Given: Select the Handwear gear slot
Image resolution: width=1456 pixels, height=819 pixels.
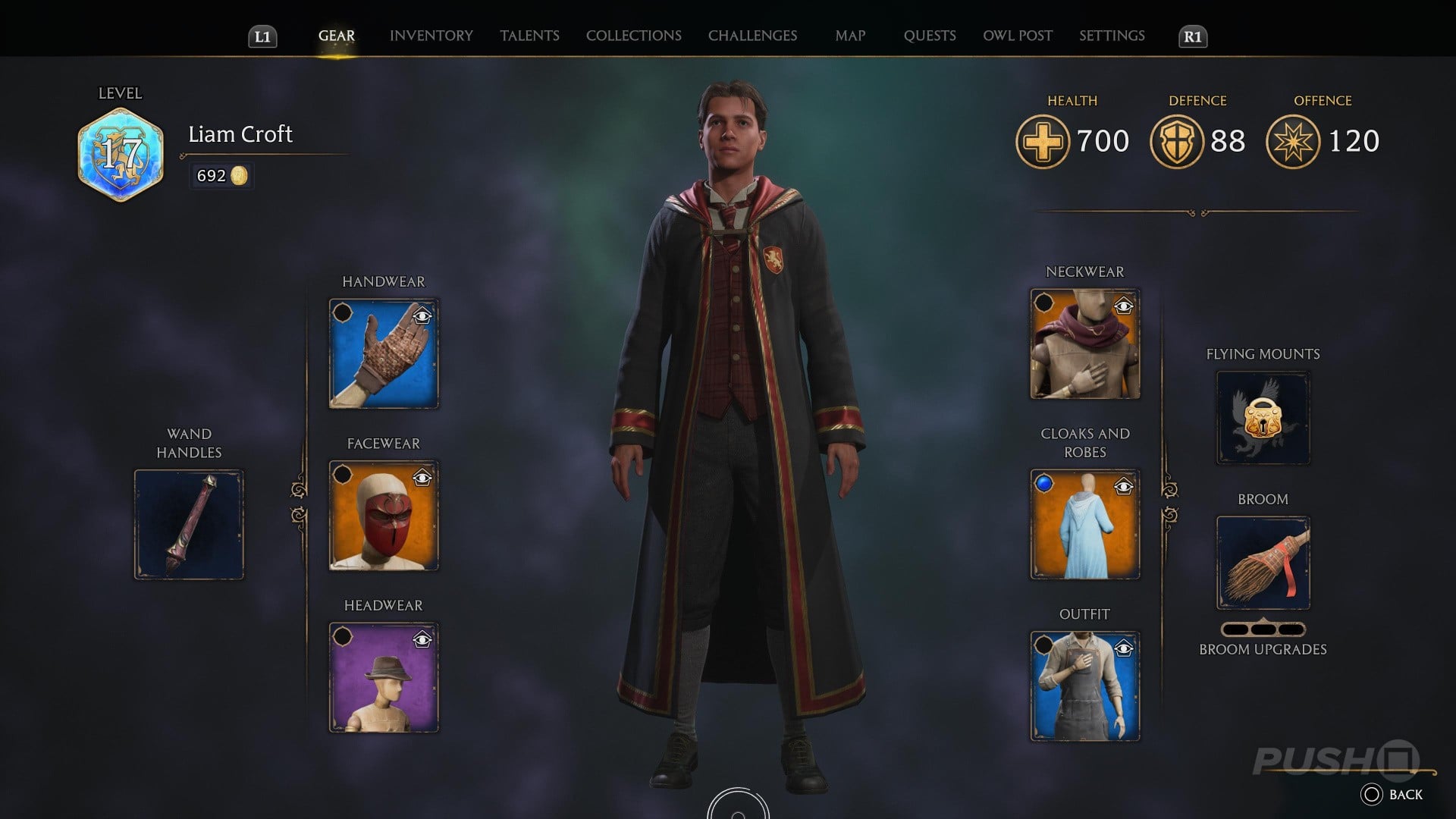Looking at the screenshot, I should pos(383,353).
